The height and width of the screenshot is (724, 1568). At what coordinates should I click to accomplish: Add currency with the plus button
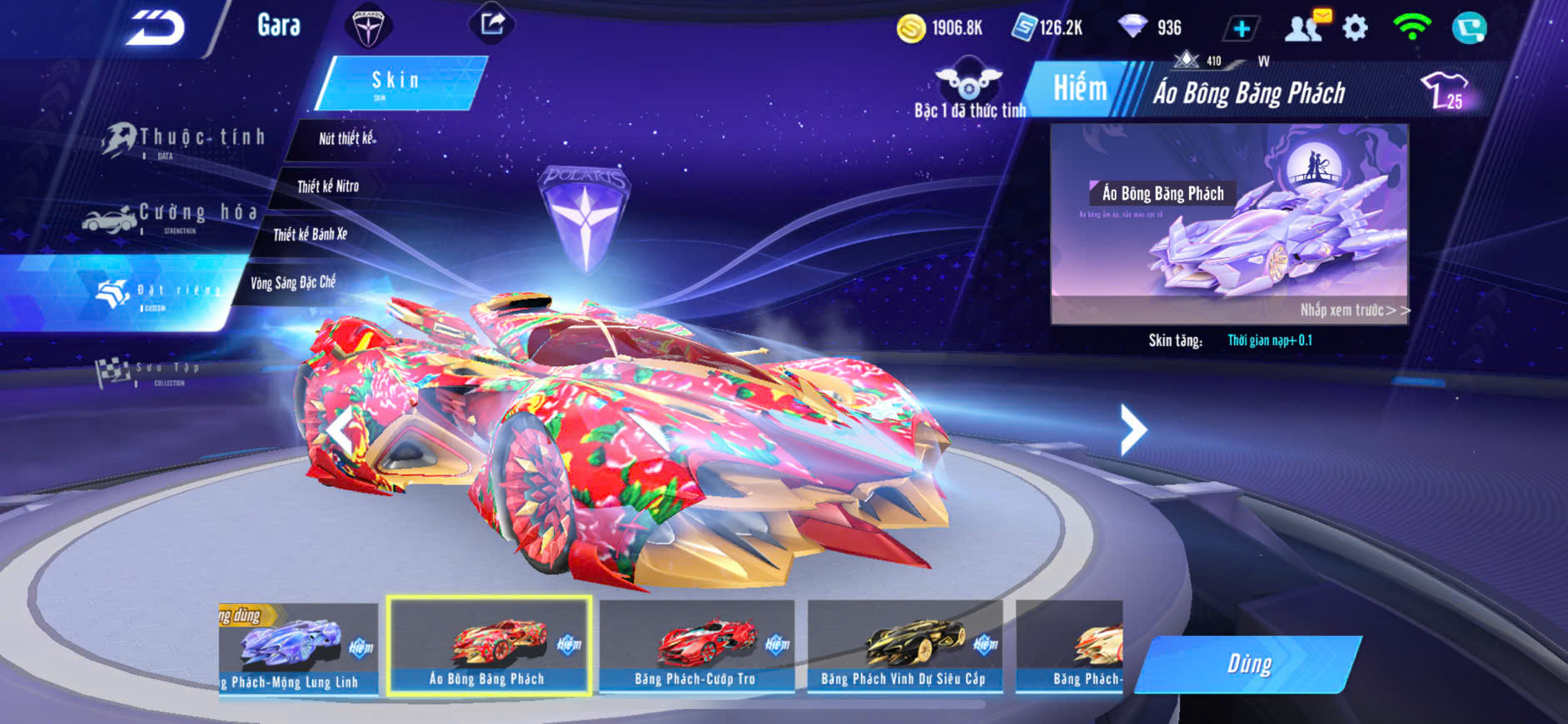pos(1241,29)
